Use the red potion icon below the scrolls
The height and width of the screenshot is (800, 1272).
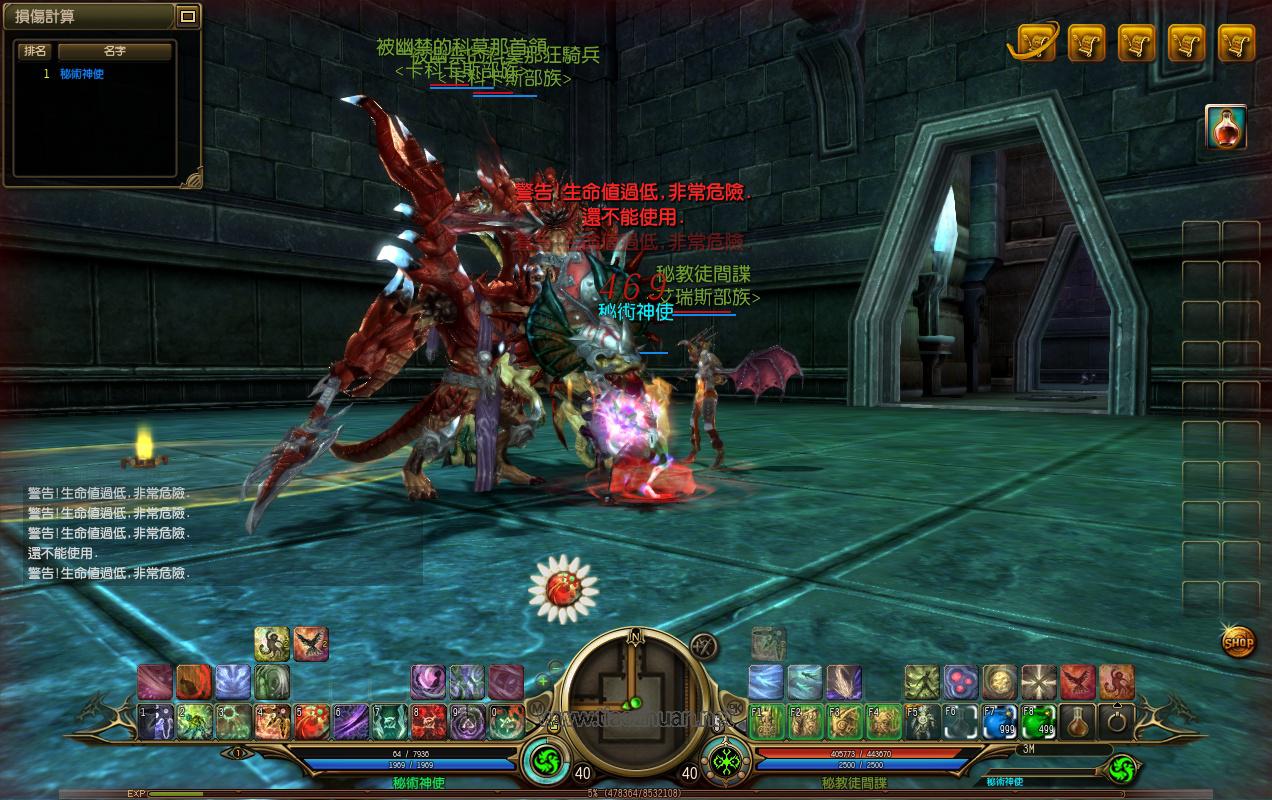coord(1225,127)
